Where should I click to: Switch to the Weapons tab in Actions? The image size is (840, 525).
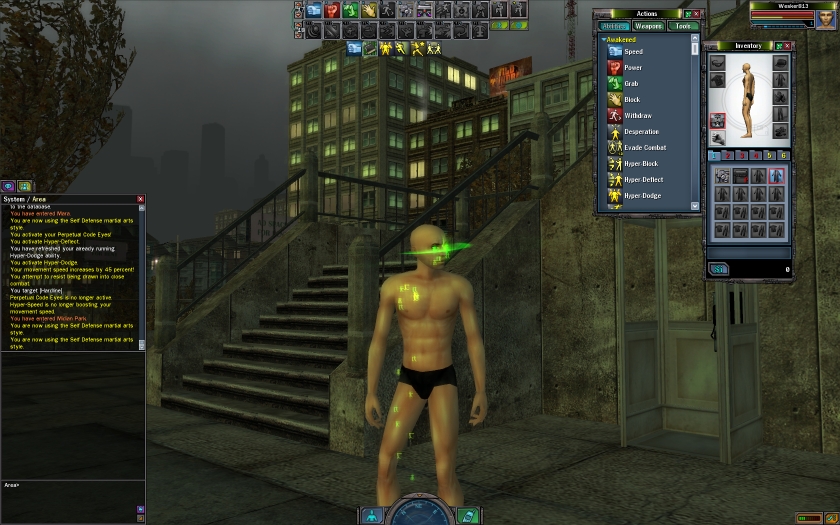point(648,26)
